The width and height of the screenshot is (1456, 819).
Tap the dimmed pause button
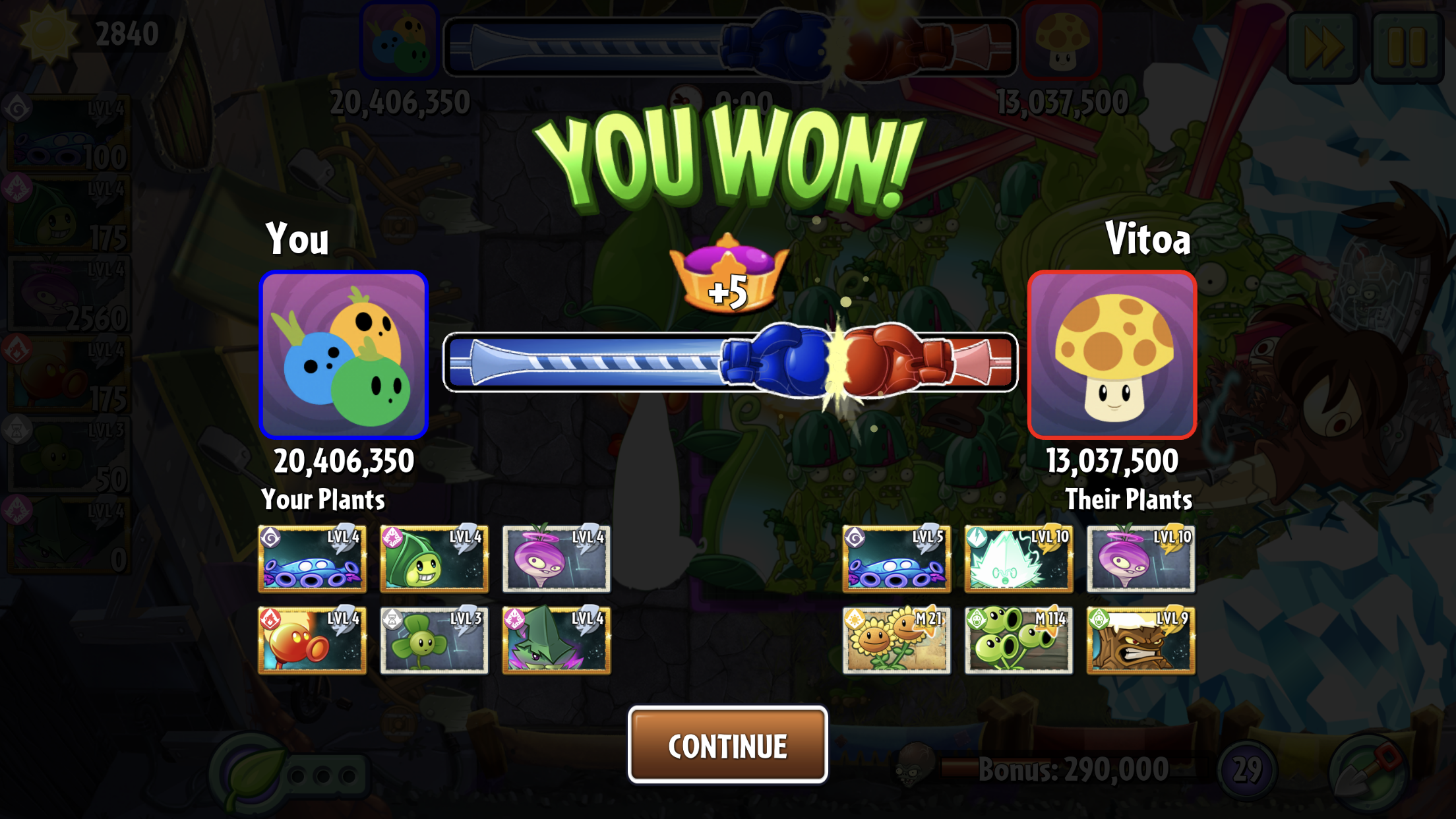1407,46
